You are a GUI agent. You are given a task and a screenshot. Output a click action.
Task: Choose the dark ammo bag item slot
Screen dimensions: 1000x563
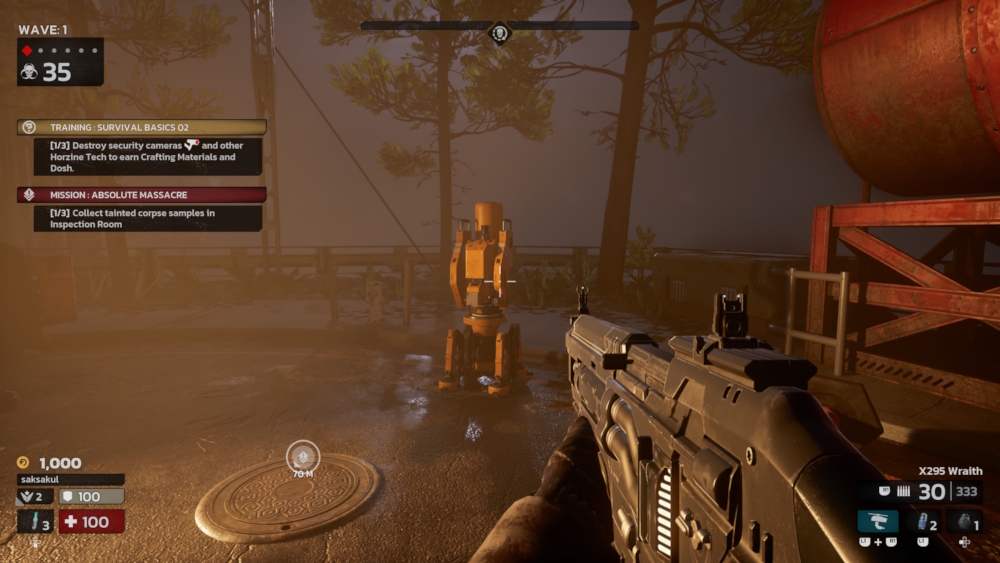(964, 521)
